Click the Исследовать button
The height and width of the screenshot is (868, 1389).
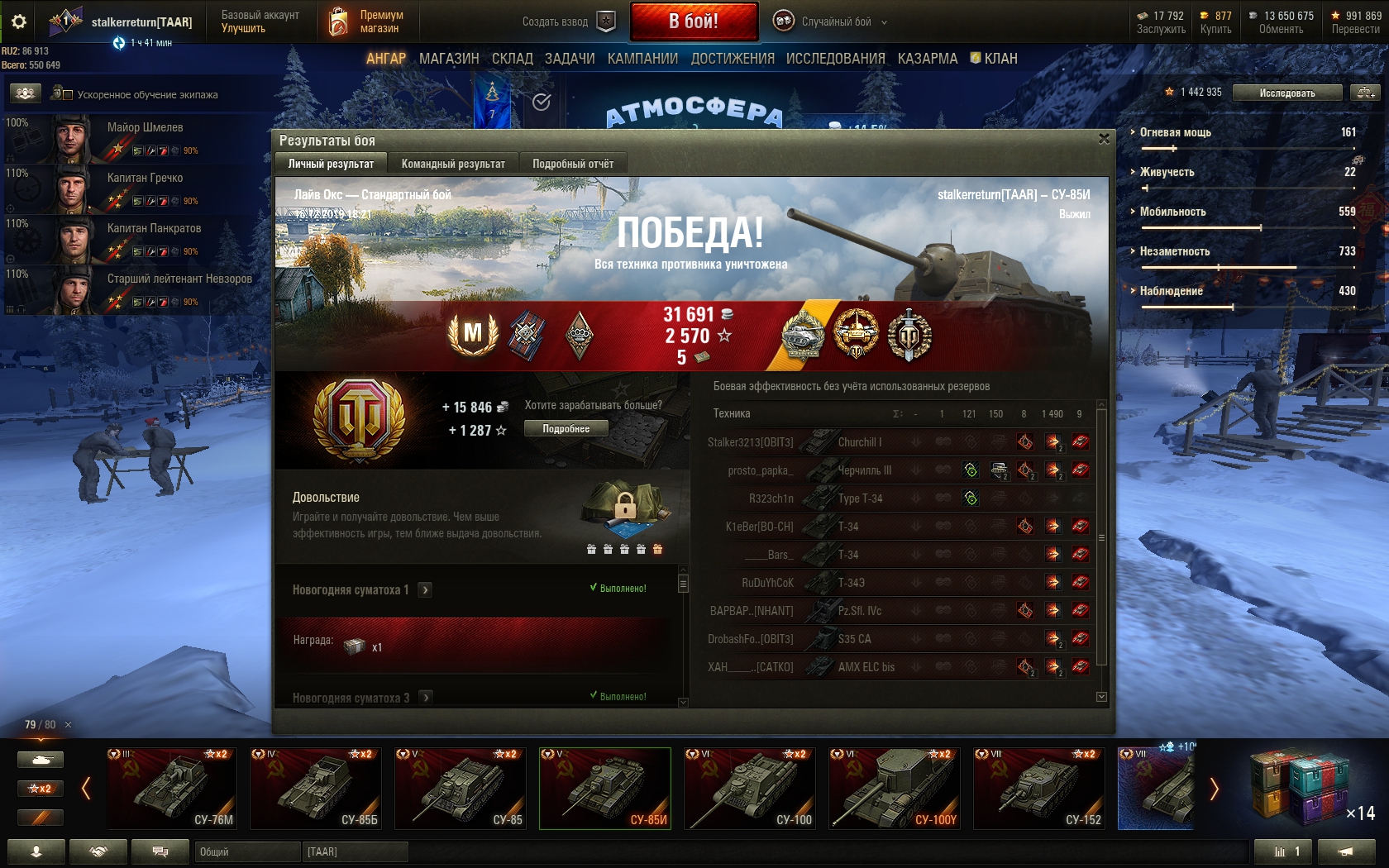click(x=1286, y=93)
